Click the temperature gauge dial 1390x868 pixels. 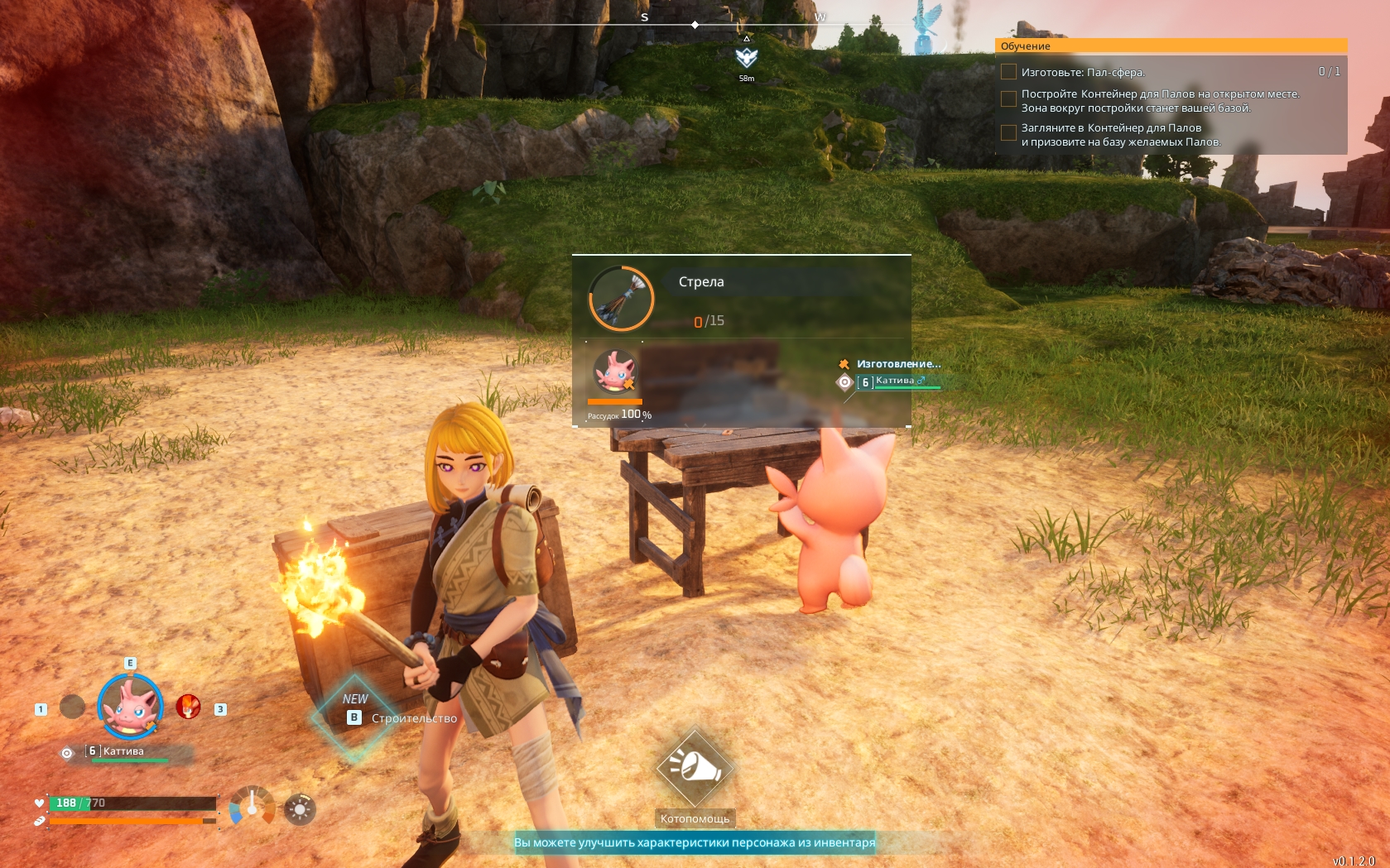253,807
